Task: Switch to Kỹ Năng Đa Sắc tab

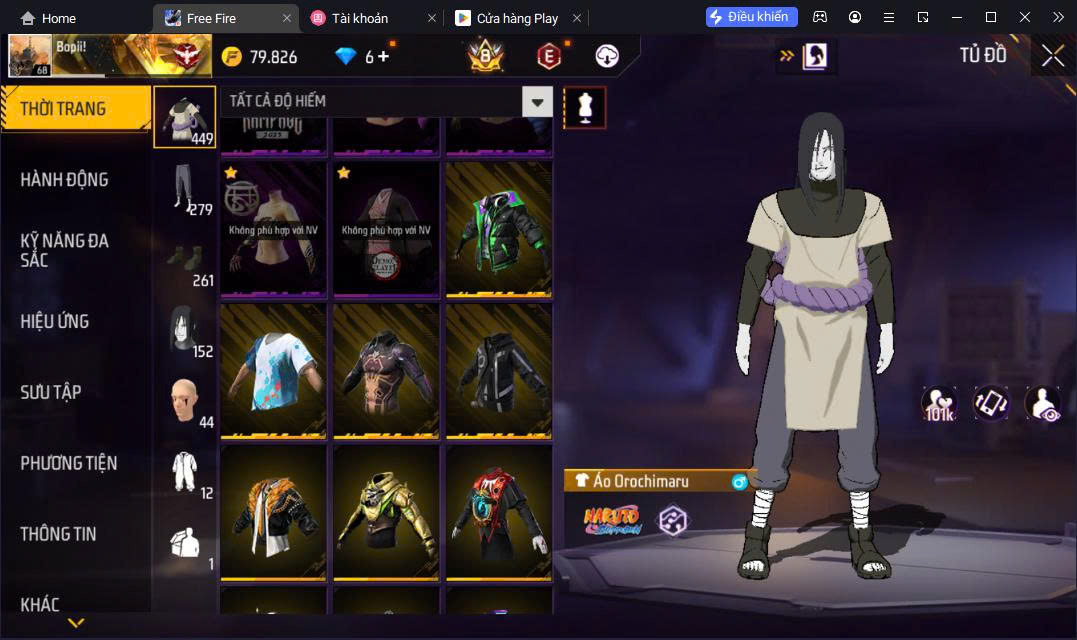Action: coord(64,250)
